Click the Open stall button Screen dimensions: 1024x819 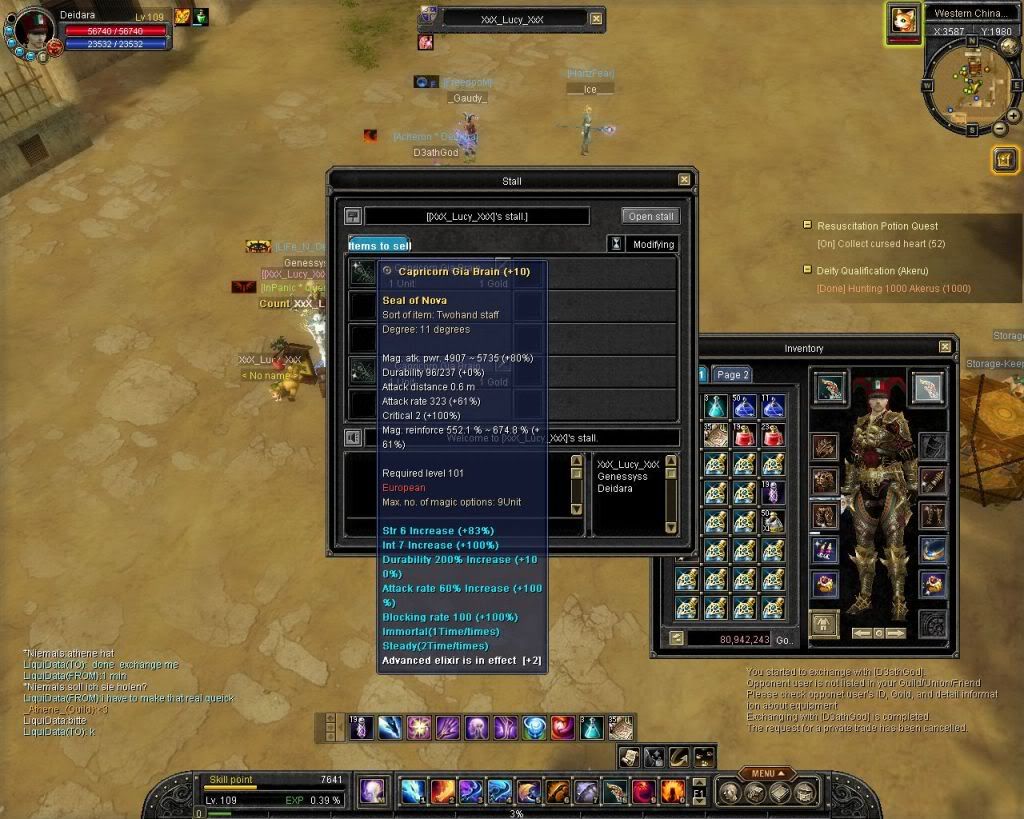tap(650, 216)
